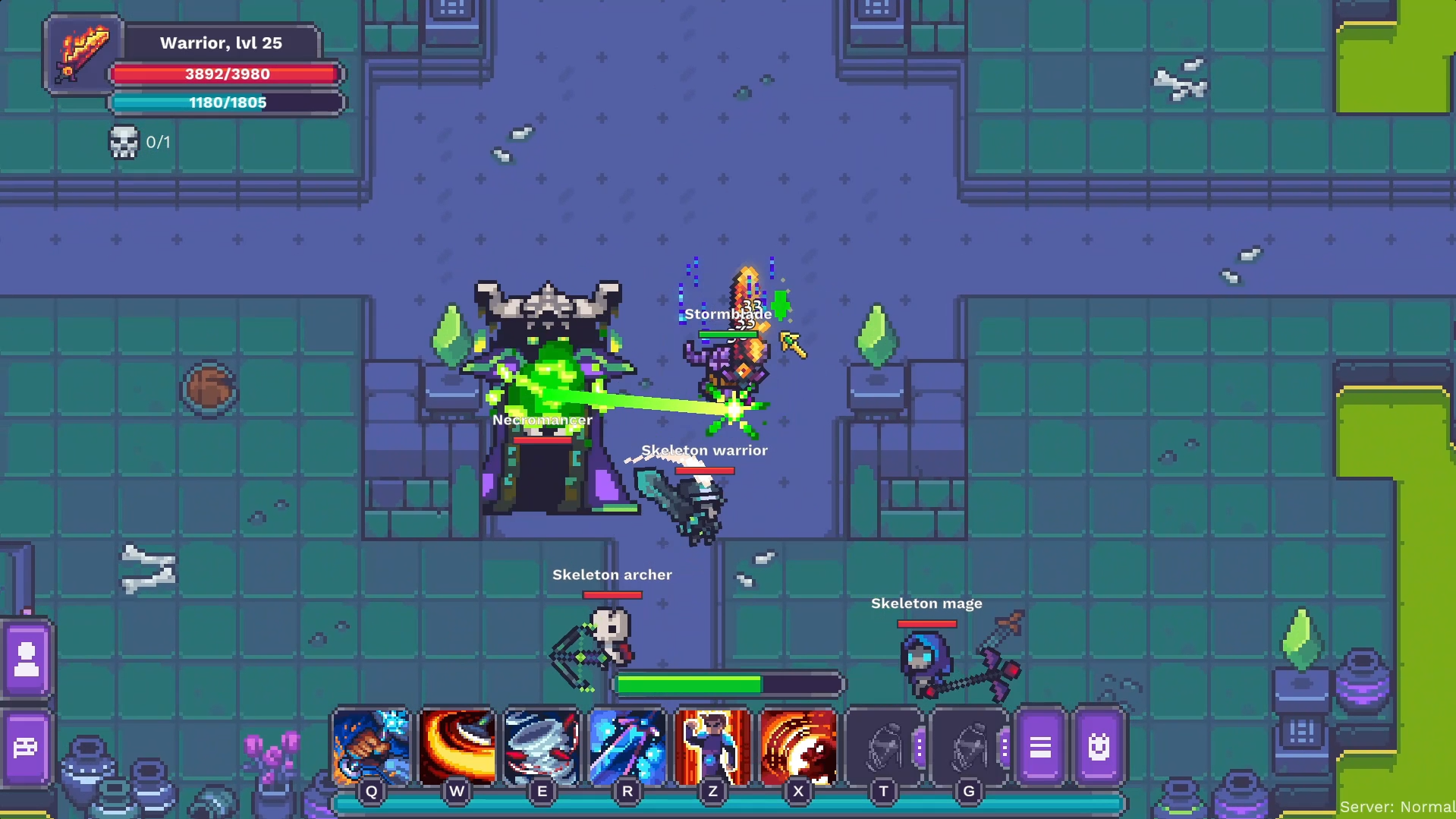Open the purple hamburger menu button
This screenshot has width=1456, height=819.
[1040, 747]
